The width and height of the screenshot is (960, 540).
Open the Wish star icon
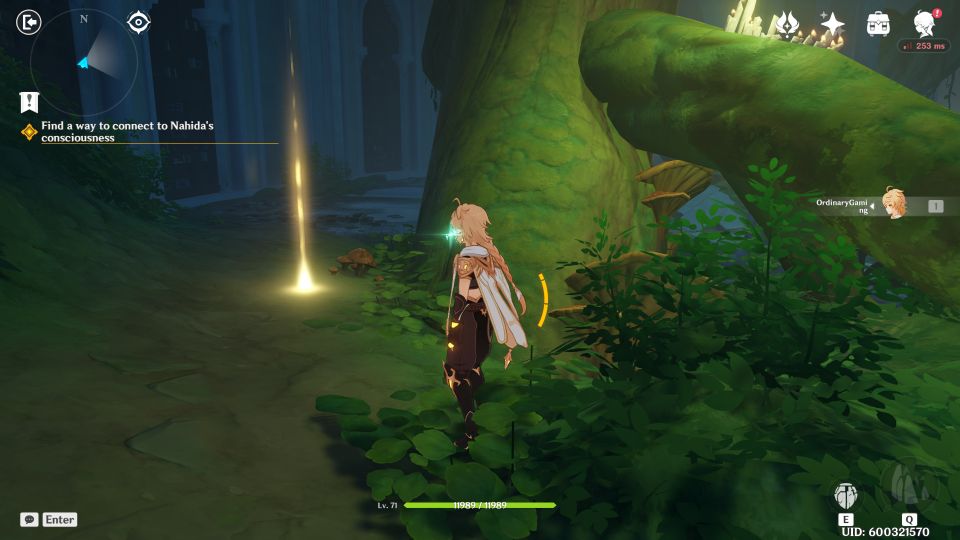click(832, 24)
